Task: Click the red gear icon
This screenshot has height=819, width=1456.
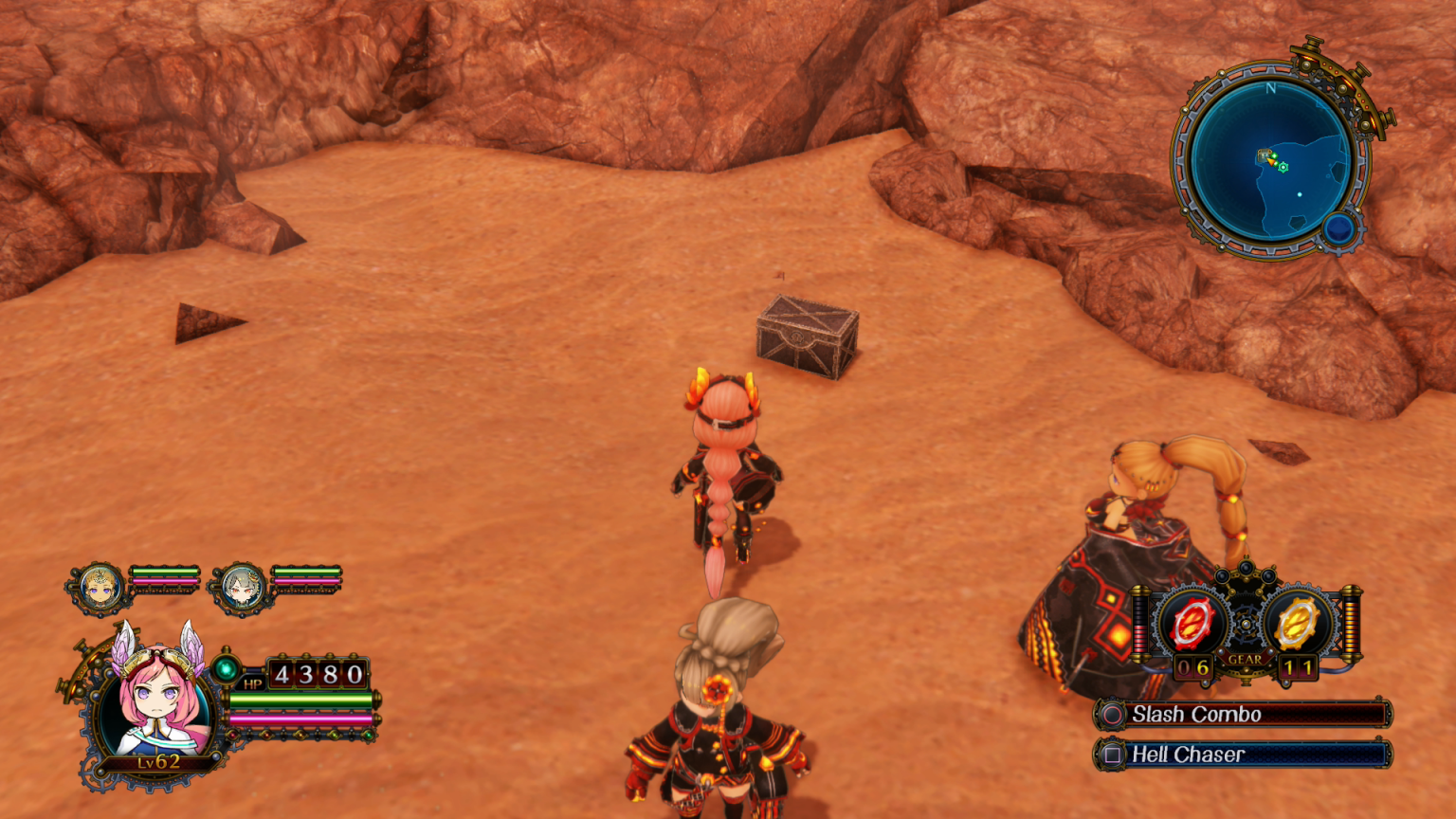Action: tap(1191, 624)
